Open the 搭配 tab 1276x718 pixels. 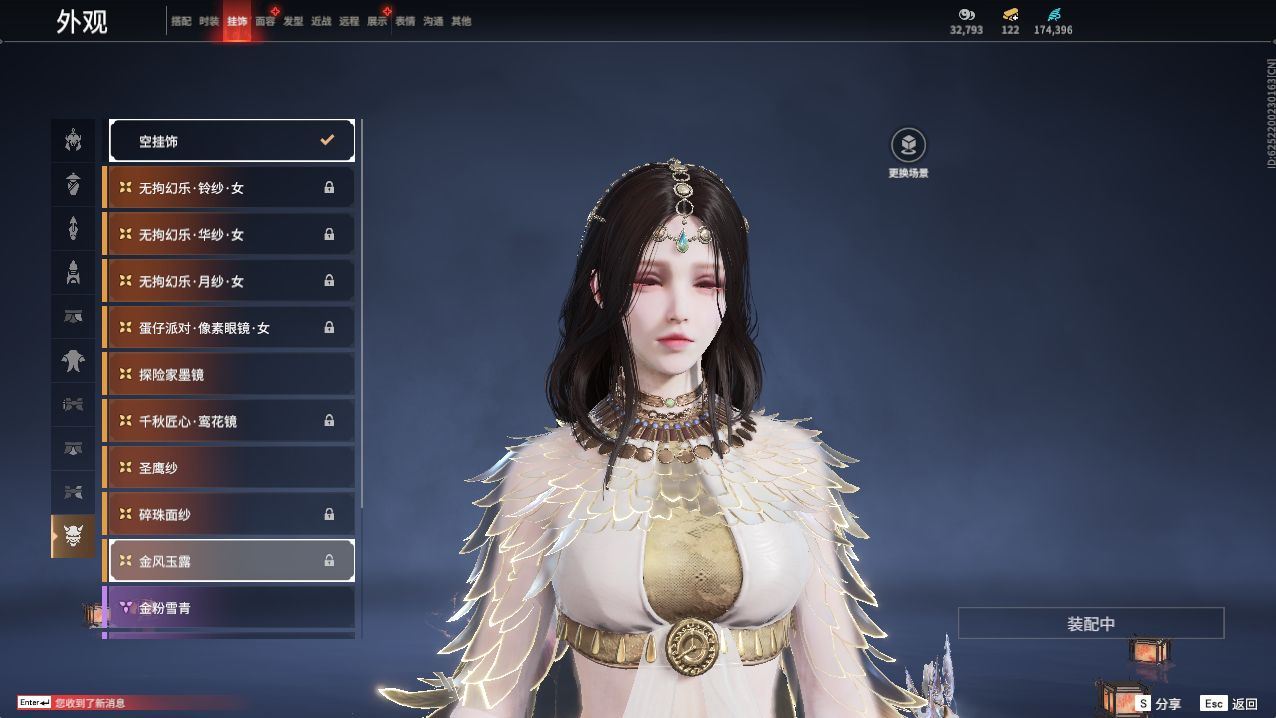181,21
